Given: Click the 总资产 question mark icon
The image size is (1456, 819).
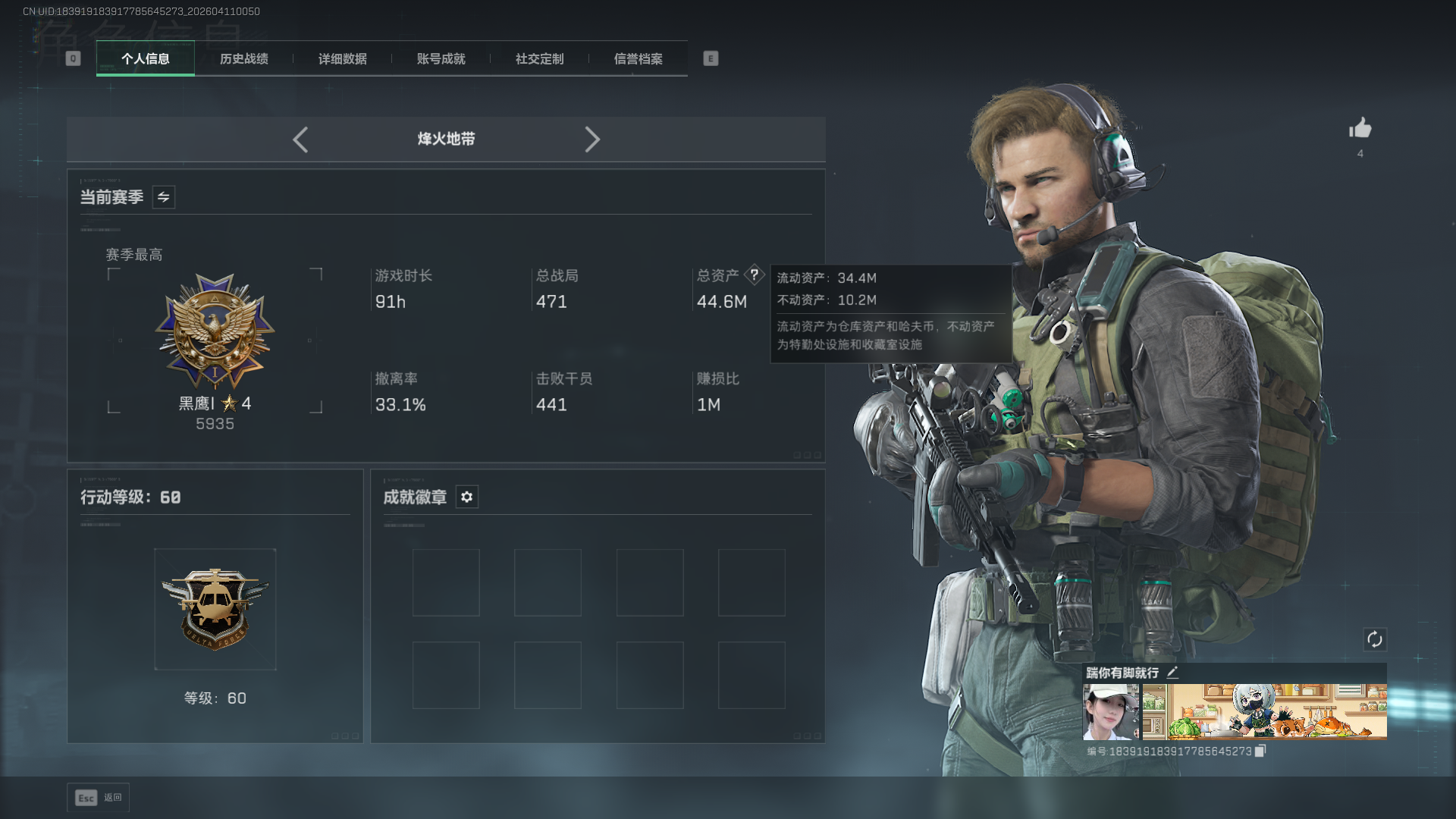Looking at the screenshot, I should click(755, 275).
